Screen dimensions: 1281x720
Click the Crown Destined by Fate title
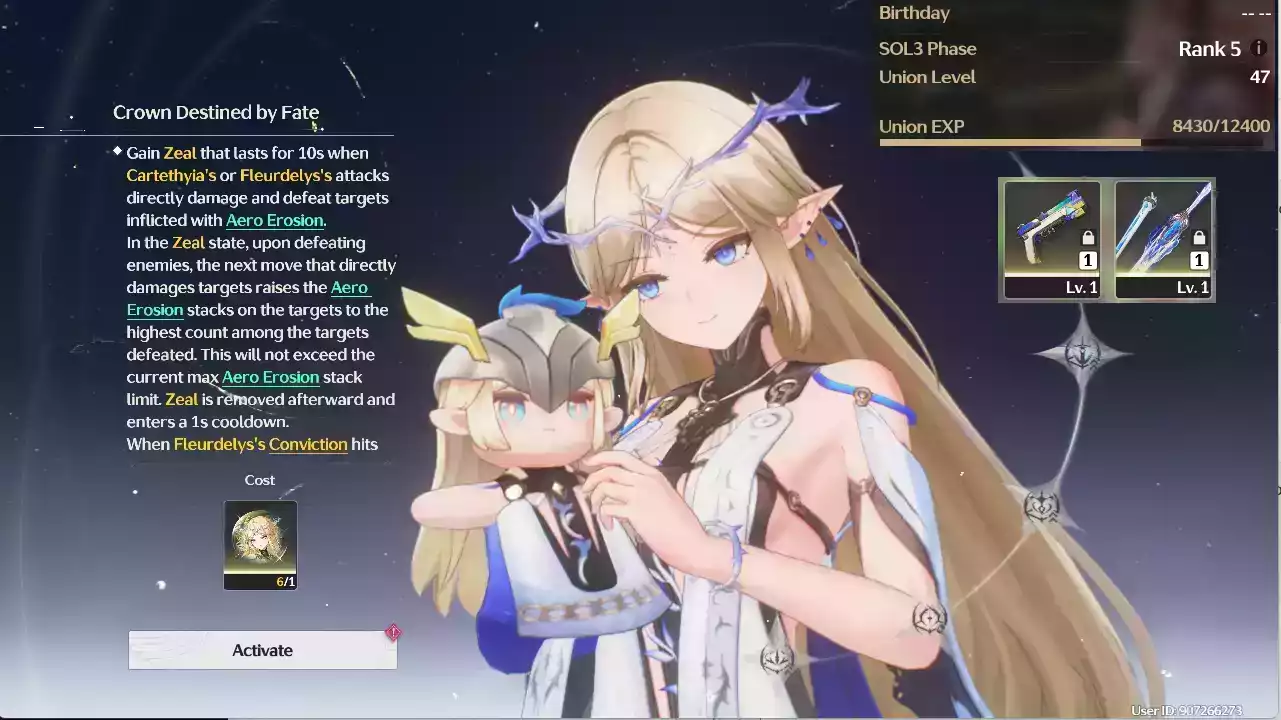coord(215,112)
